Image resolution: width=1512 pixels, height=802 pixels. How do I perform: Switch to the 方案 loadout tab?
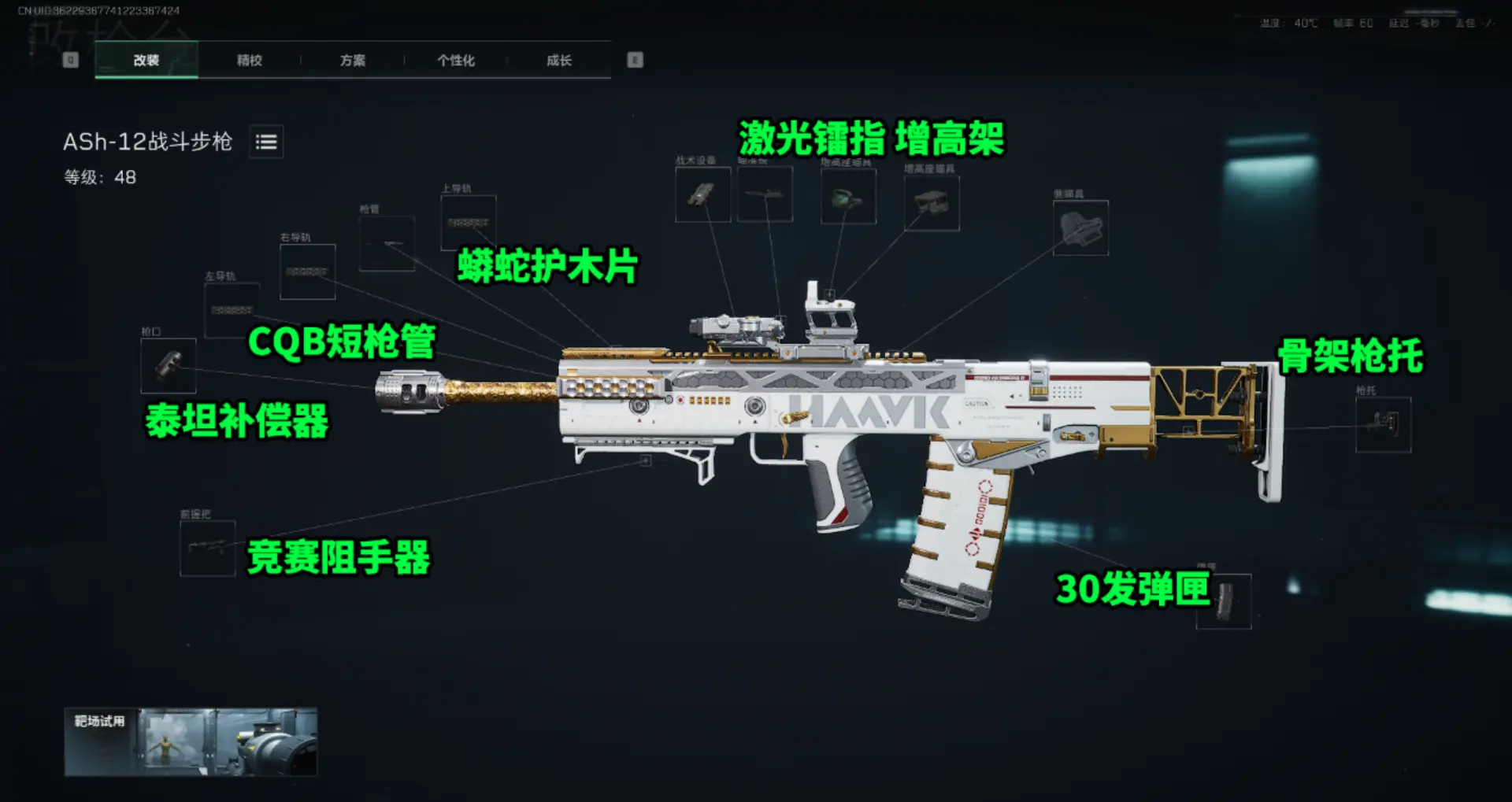coord(352,60)
